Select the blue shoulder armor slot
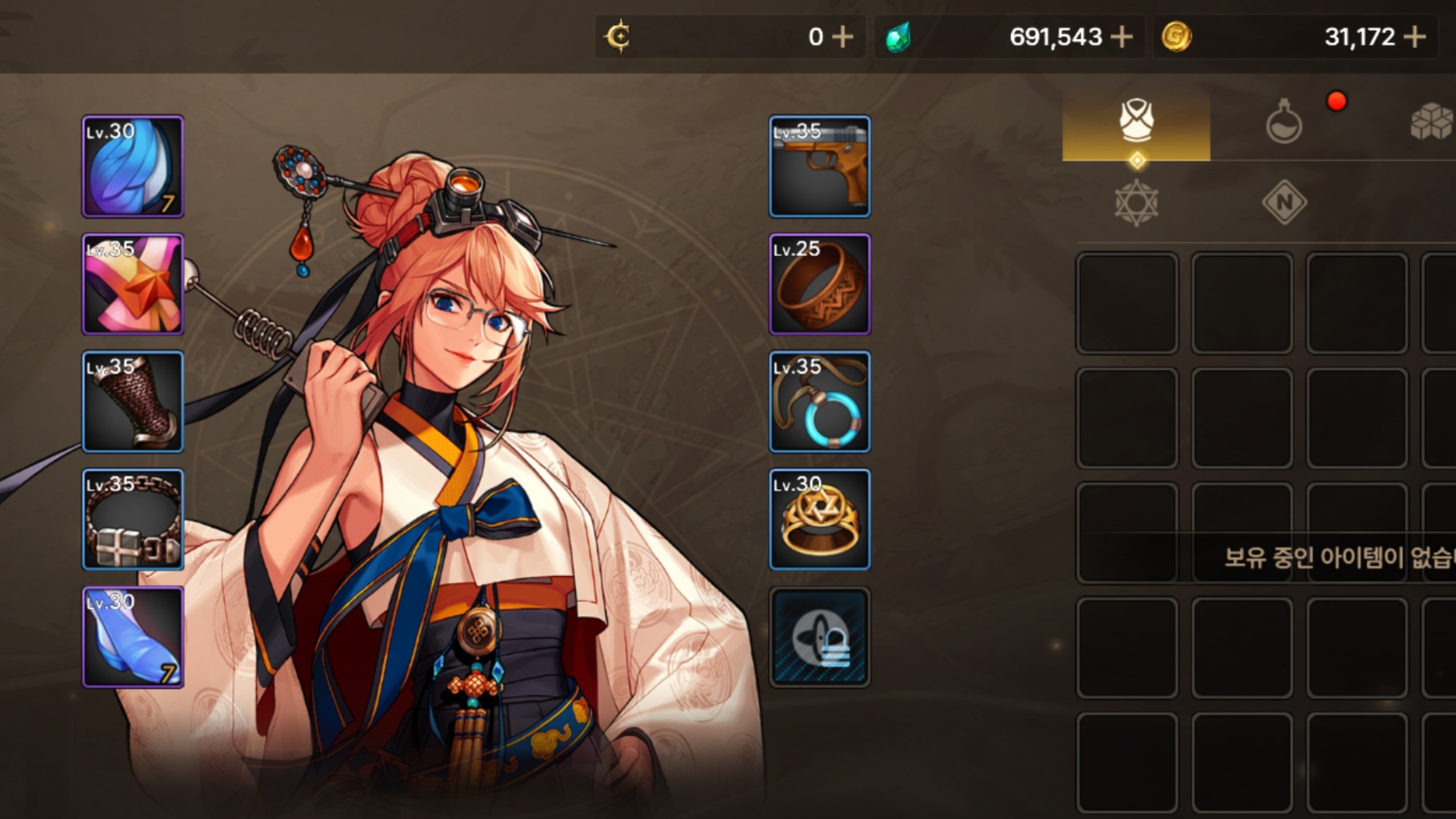 tap(133, 166)
